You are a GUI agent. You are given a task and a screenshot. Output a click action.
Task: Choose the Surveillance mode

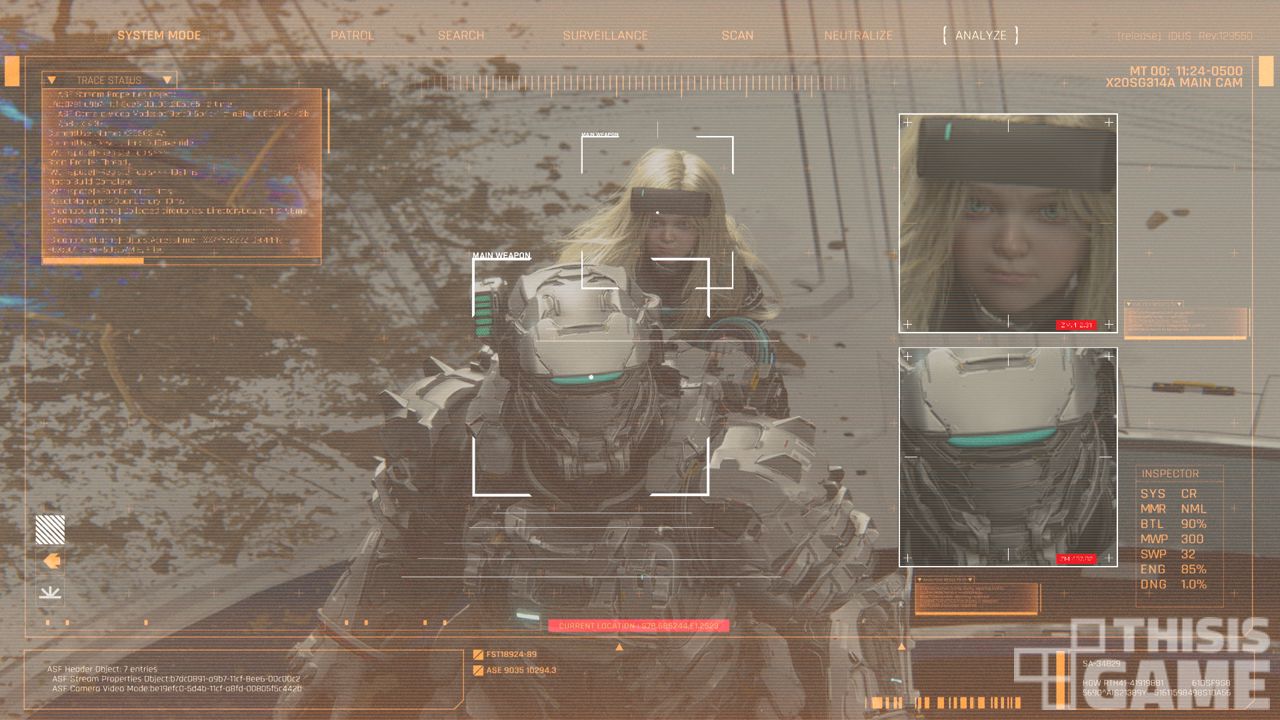[x=605, y=35]
